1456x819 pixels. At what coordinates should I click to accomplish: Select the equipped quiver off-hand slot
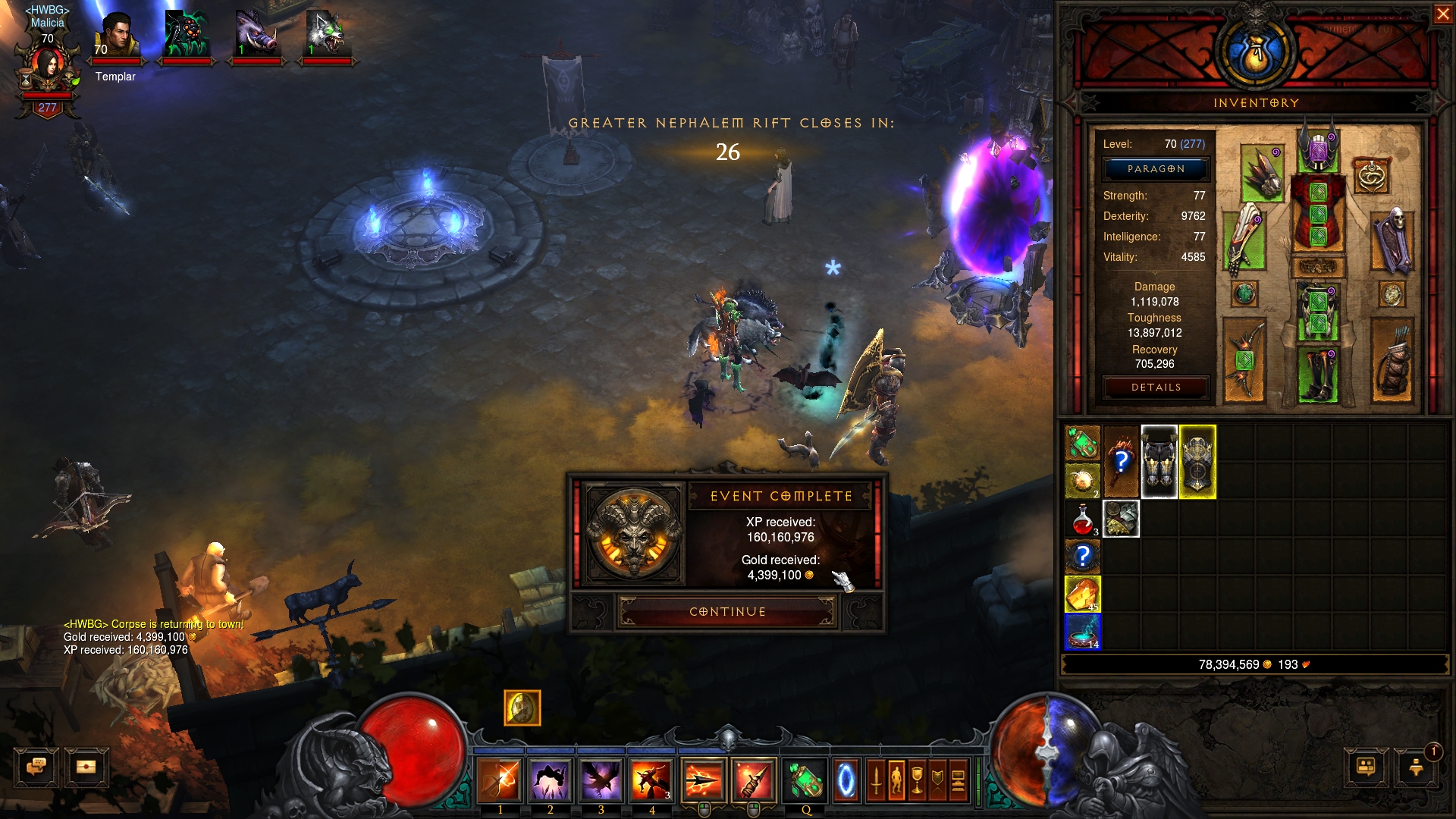click(x=1392, y=359)
